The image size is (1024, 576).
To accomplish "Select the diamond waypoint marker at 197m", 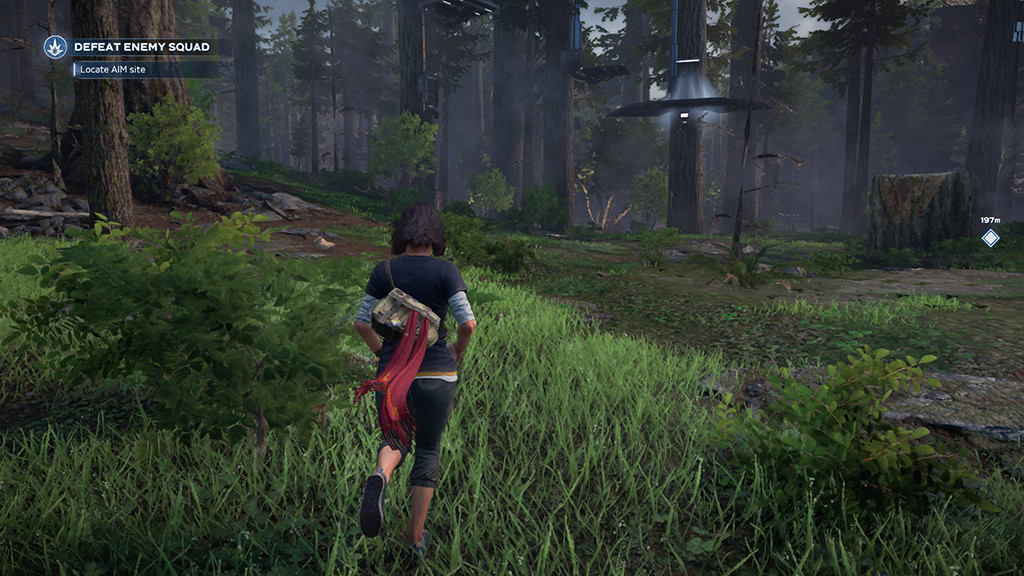I will (990, 238).
